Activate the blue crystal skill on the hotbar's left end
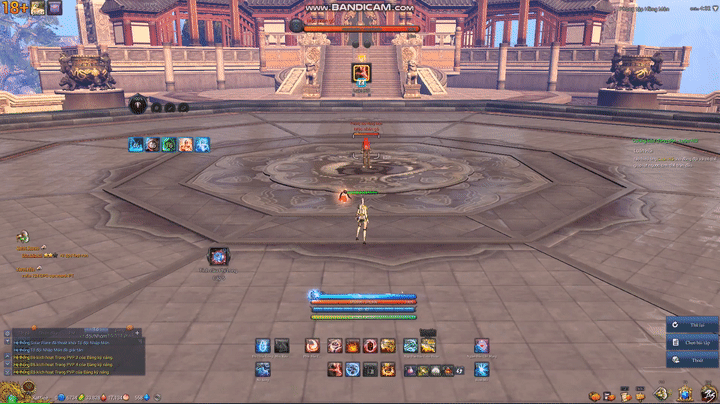 pos(262,346)
